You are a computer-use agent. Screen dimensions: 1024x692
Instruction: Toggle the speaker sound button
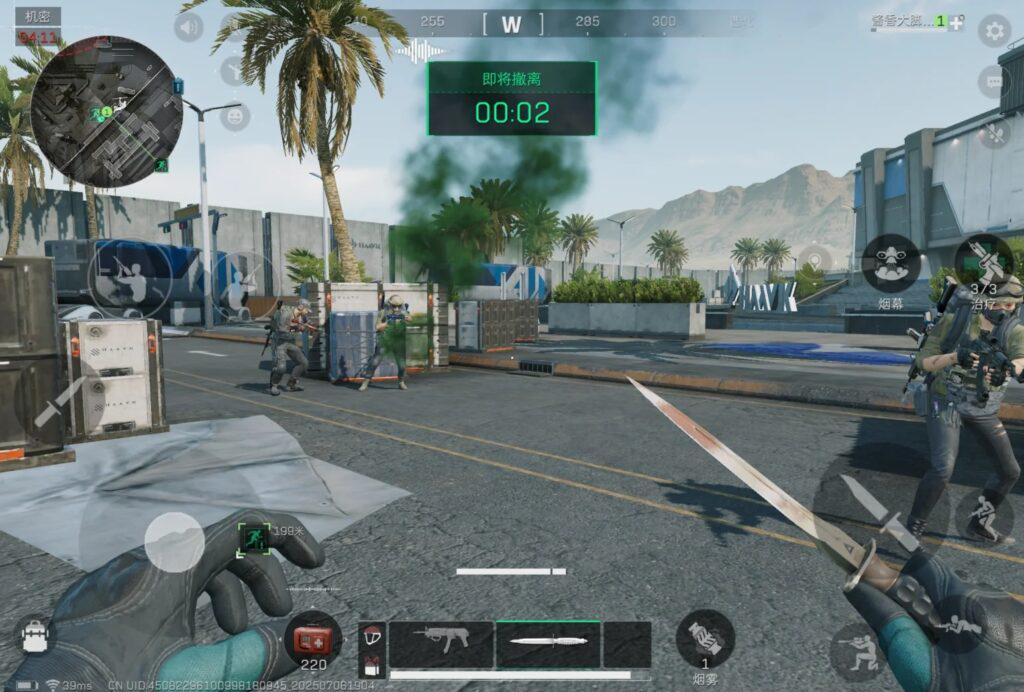pos(188,27)
